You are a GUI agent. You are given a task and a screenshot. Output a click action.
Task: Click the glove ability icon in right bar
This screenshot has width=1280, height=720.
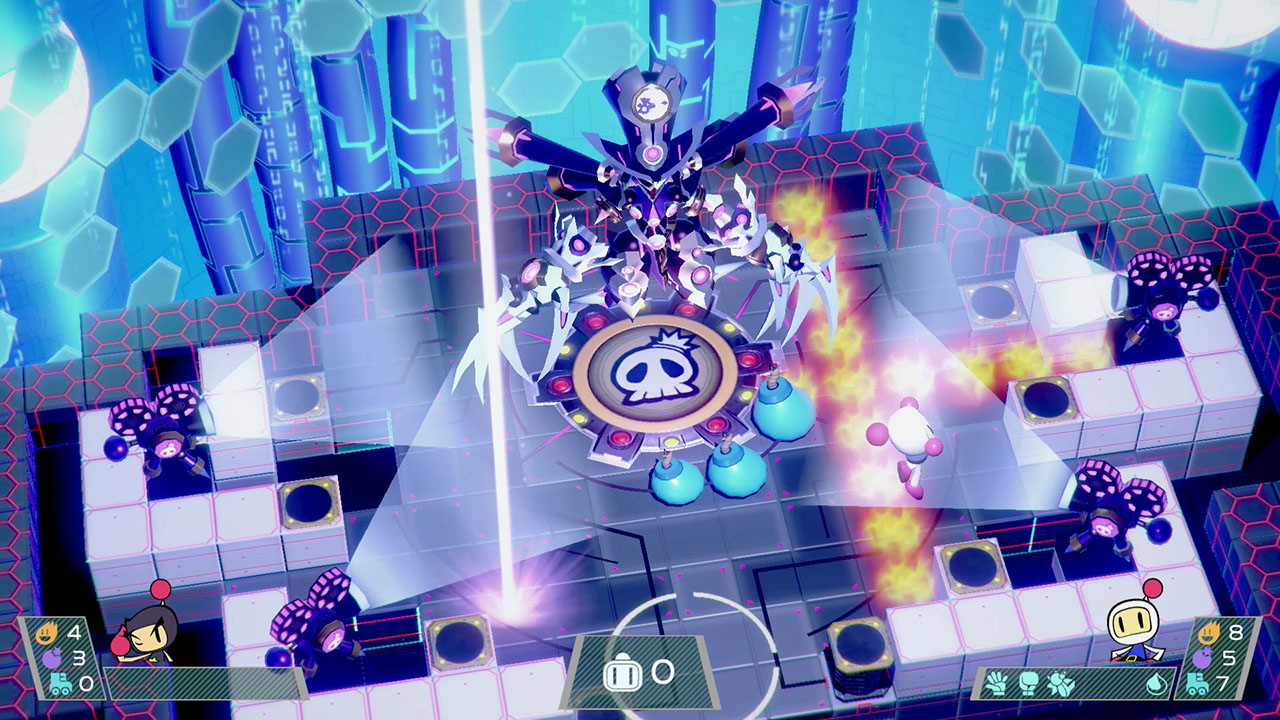tap(997, 683)
